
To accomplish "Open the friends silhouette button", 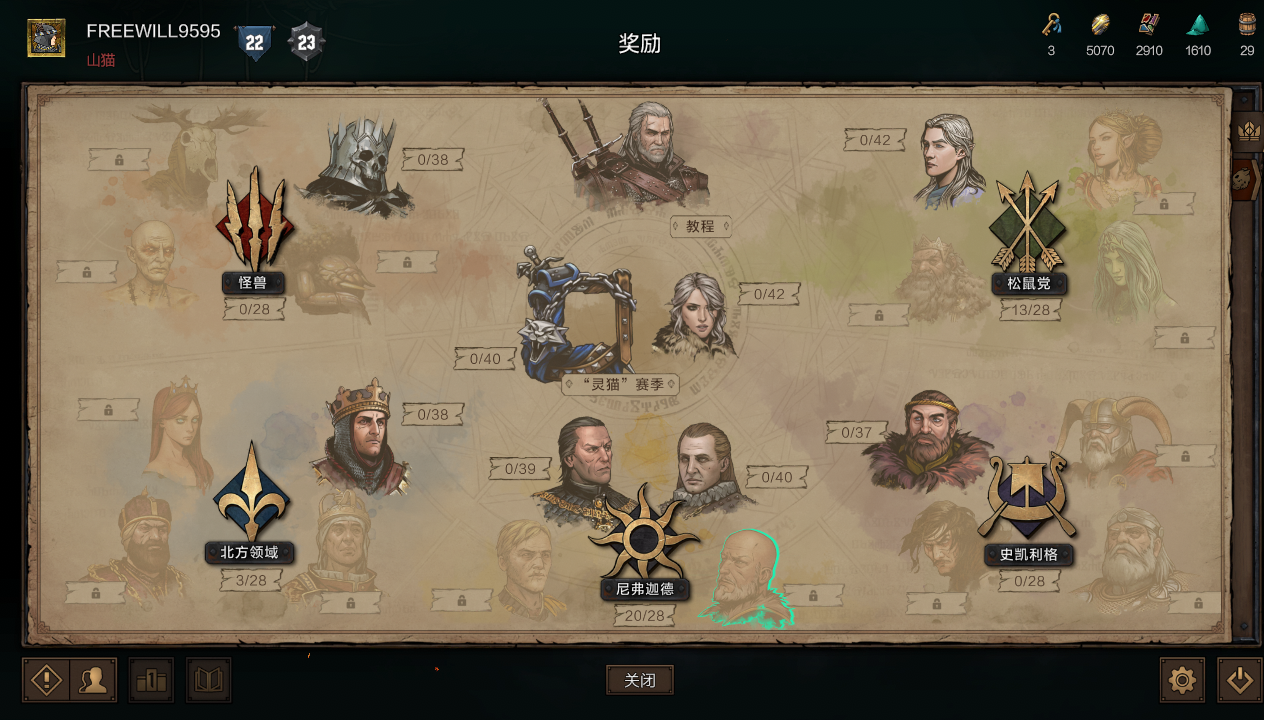I will coord(93,680).
